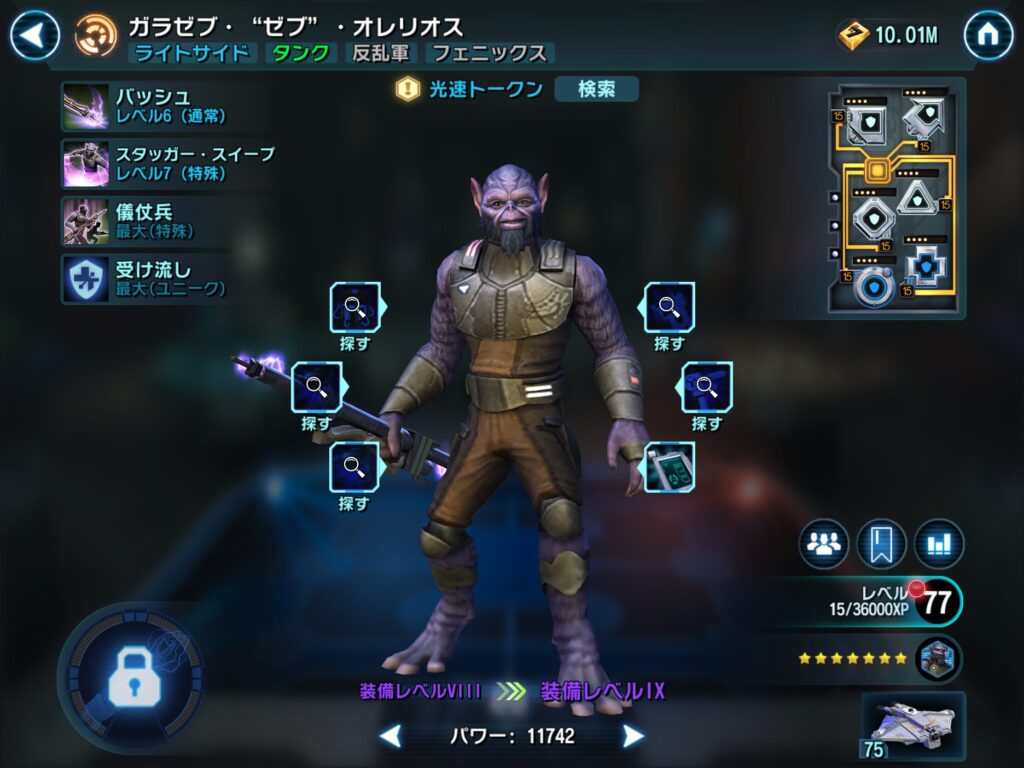The image size is (1024, 768).
Task: Select the スタッガー・スイープ ability
Action: click(86, 163)
